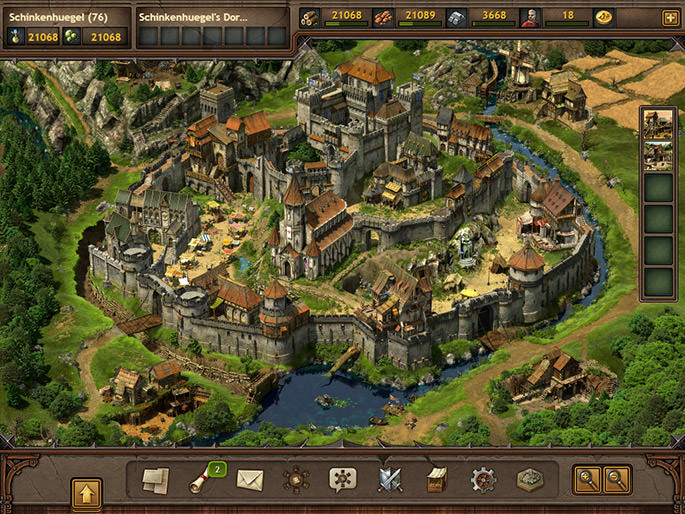The width and height of the screenshot is (685, 514).
Task: Open the alliance round-table icon
Action: (x=296, y=480)
